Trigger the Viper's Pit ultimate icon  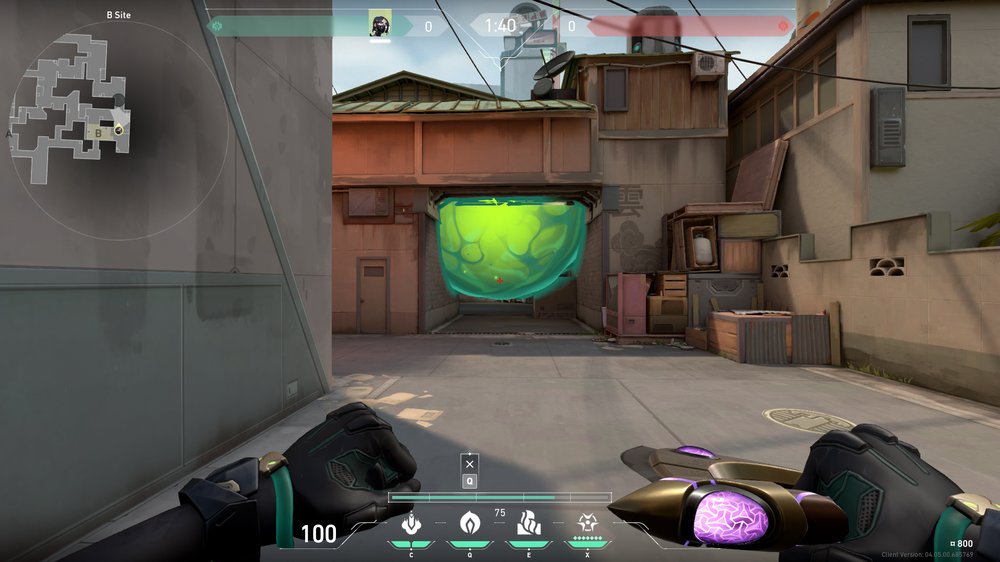587,523
